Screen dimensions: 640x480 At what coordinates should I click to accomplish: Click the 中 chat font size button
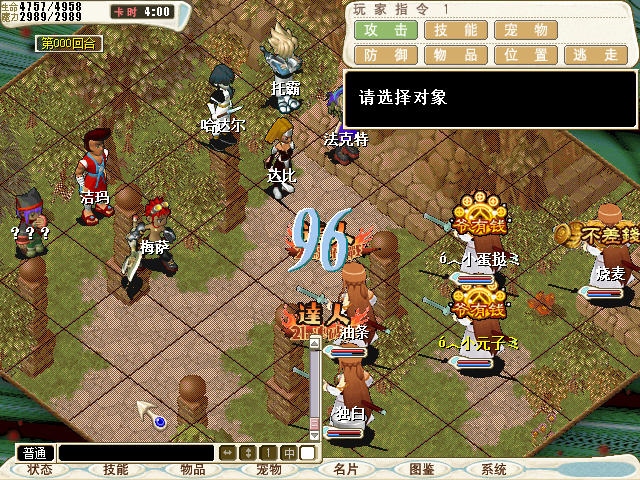point(289,453)
